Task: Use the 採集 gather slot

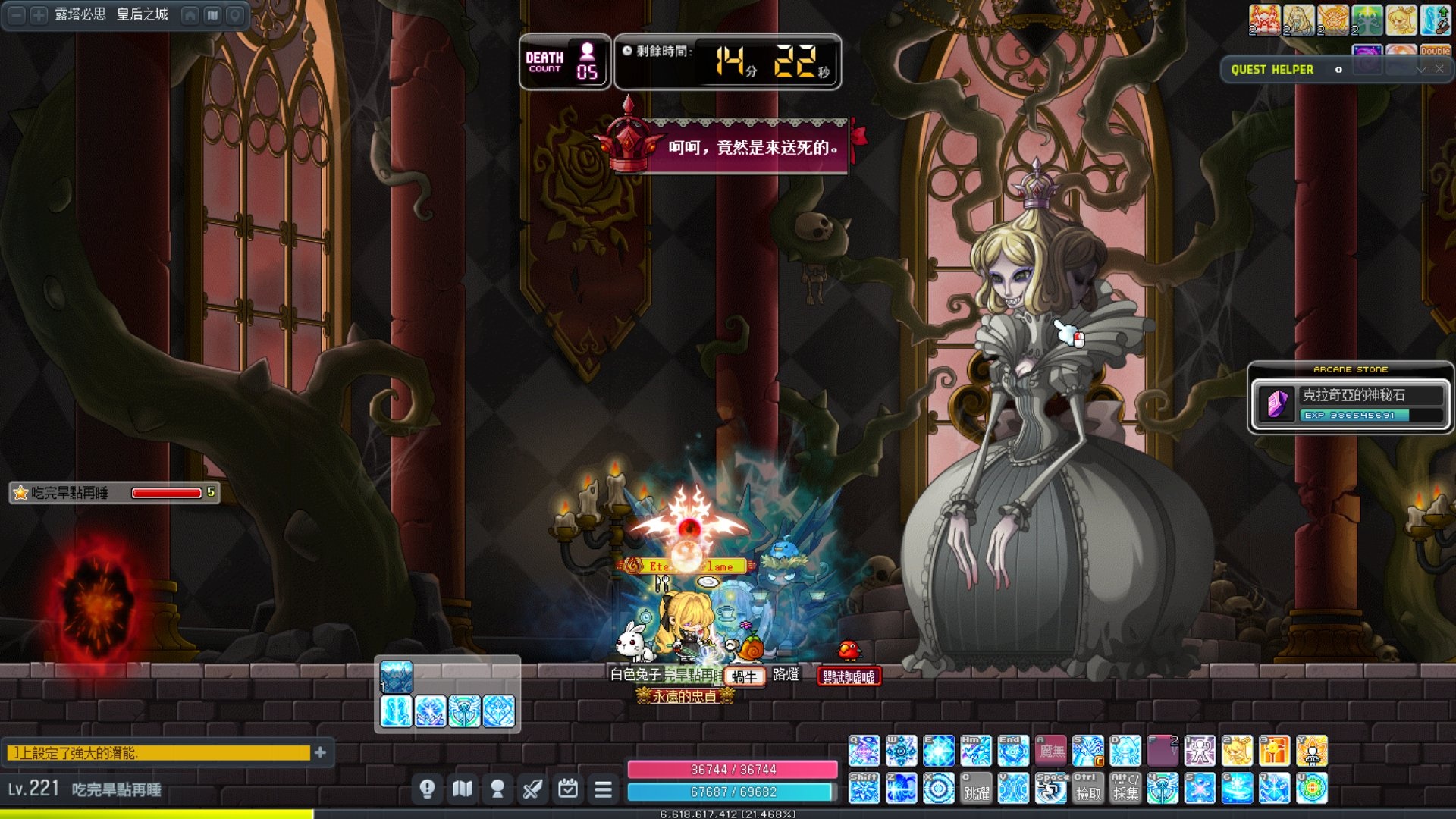Action: [x=1125, y=789]
